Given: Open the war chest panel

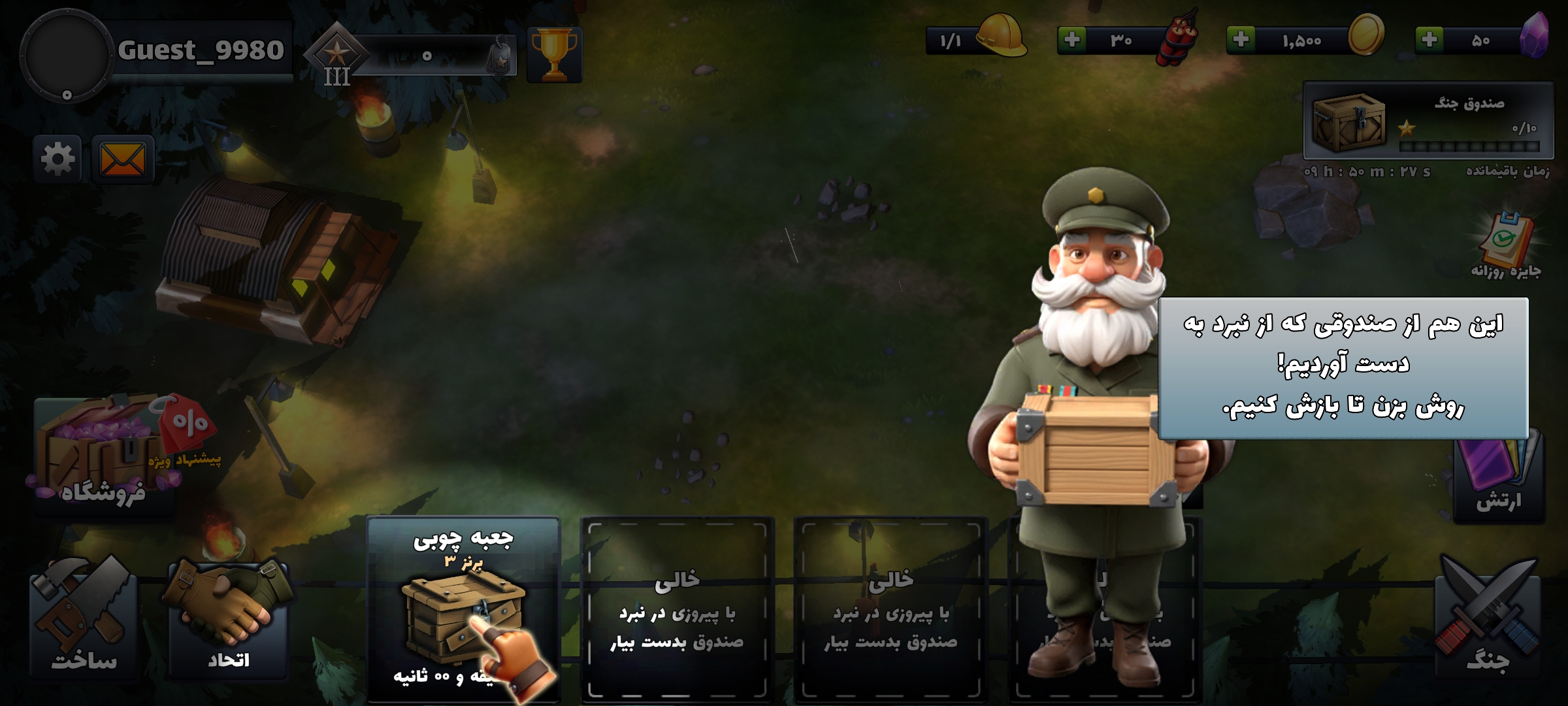Looking at the screenshot, I should [x=1428, y=121].
